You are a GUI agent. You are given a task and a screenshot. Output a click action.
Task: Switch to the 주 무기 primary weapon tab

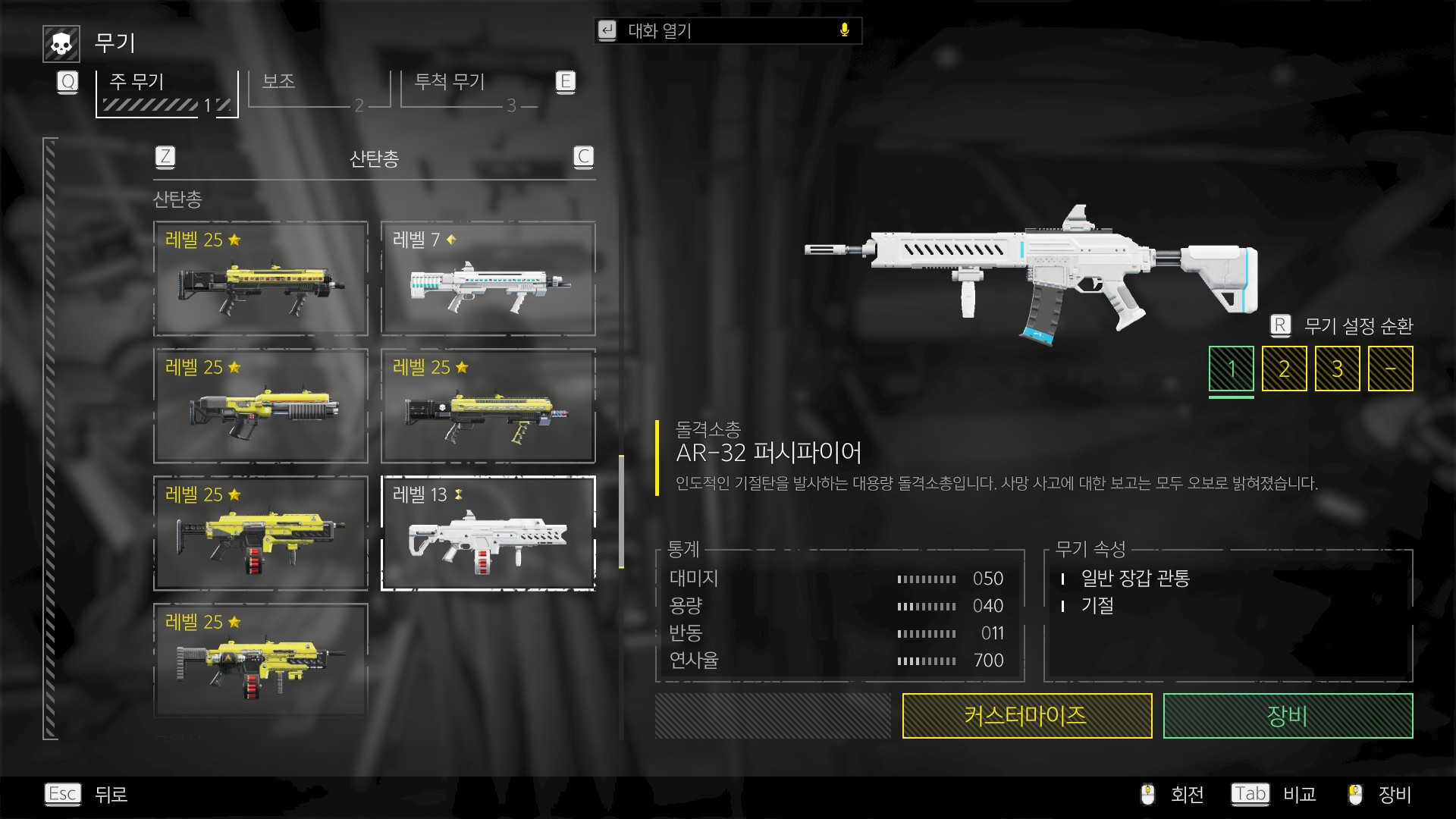tap(167, 93)
